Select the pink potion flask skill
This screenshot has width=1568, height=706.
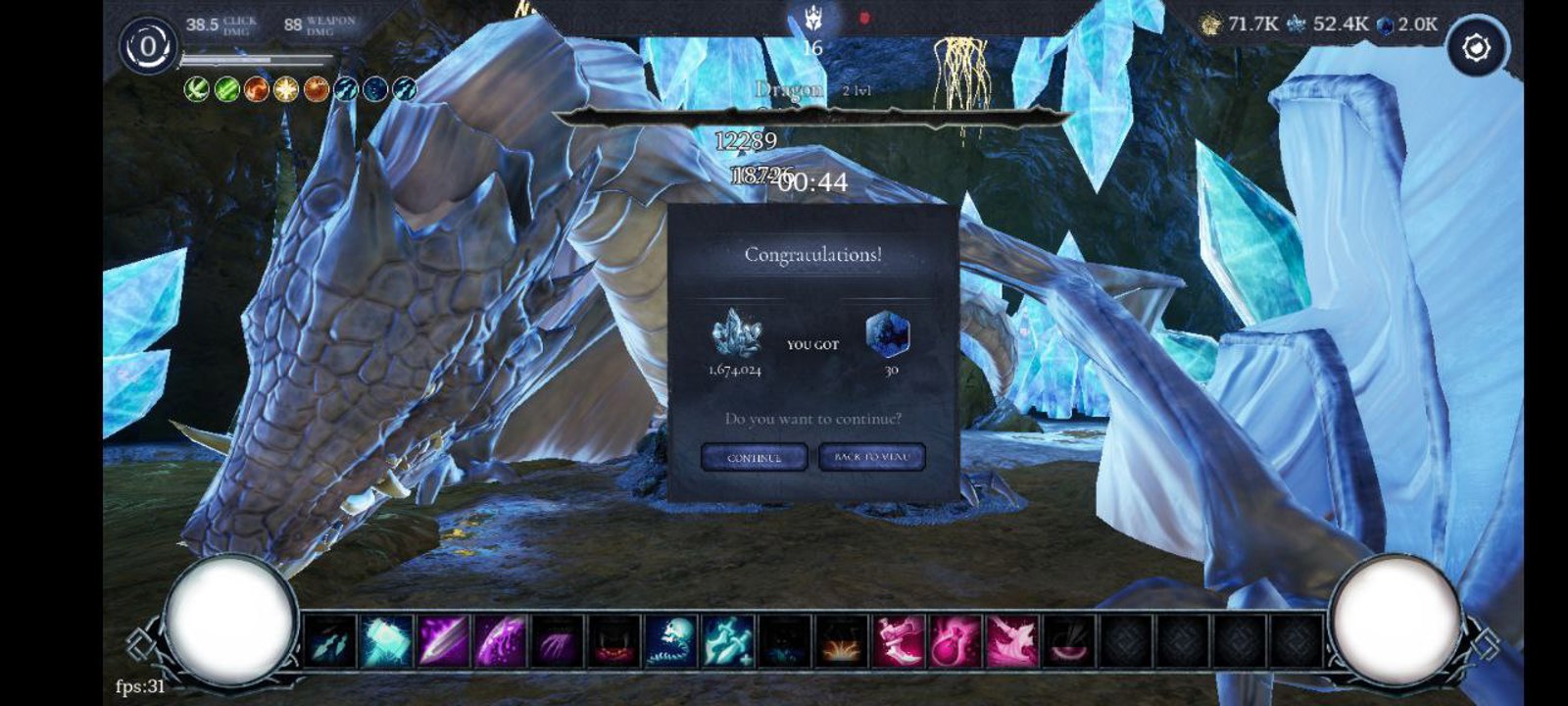point(955,642)
